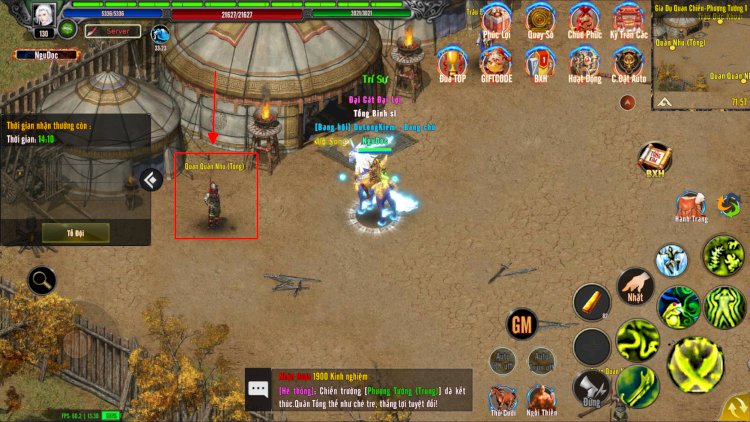The width and height of the screenshot is (750, 422).
Task: Open the Đua TOP trophy event
Action: click(452, 64)
